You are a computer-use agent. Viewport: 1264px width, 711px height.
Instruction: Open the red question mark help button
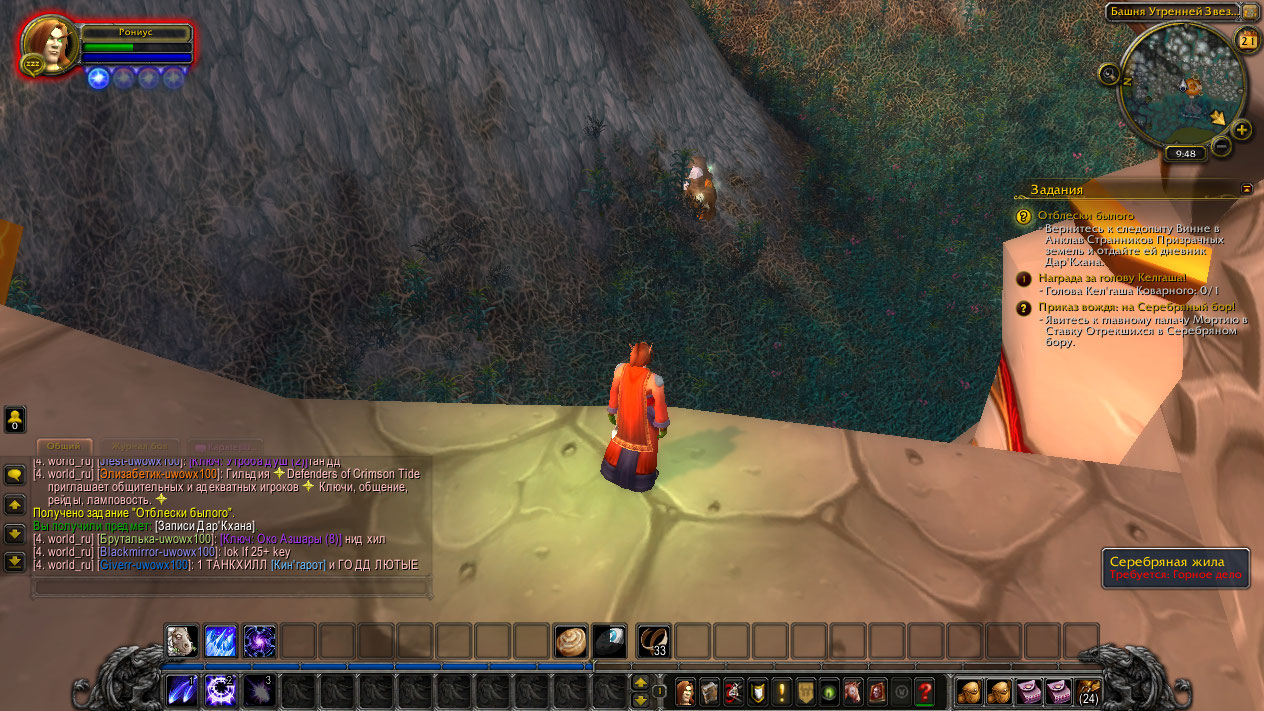click(x=925, y=691)
